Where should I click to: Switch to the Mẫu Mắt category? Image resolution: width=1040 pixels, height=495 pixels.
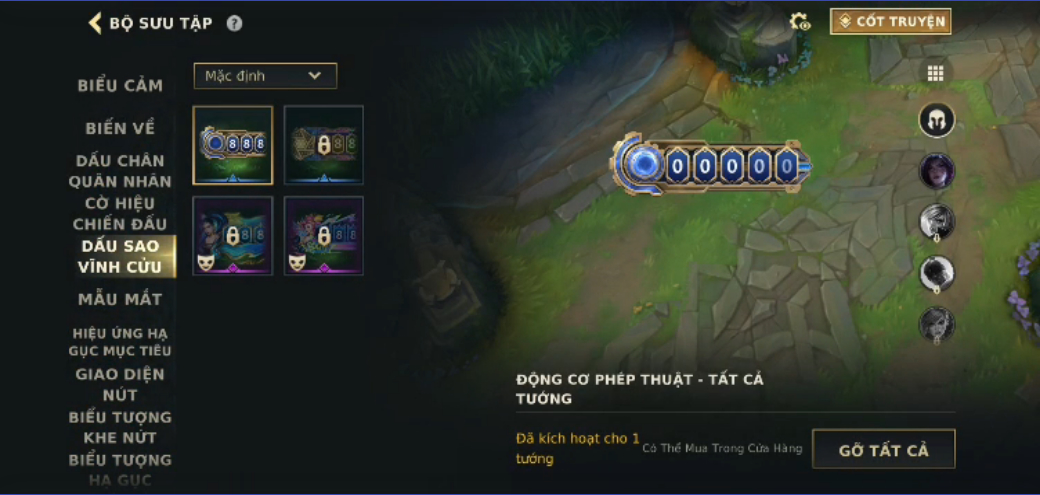120,299
